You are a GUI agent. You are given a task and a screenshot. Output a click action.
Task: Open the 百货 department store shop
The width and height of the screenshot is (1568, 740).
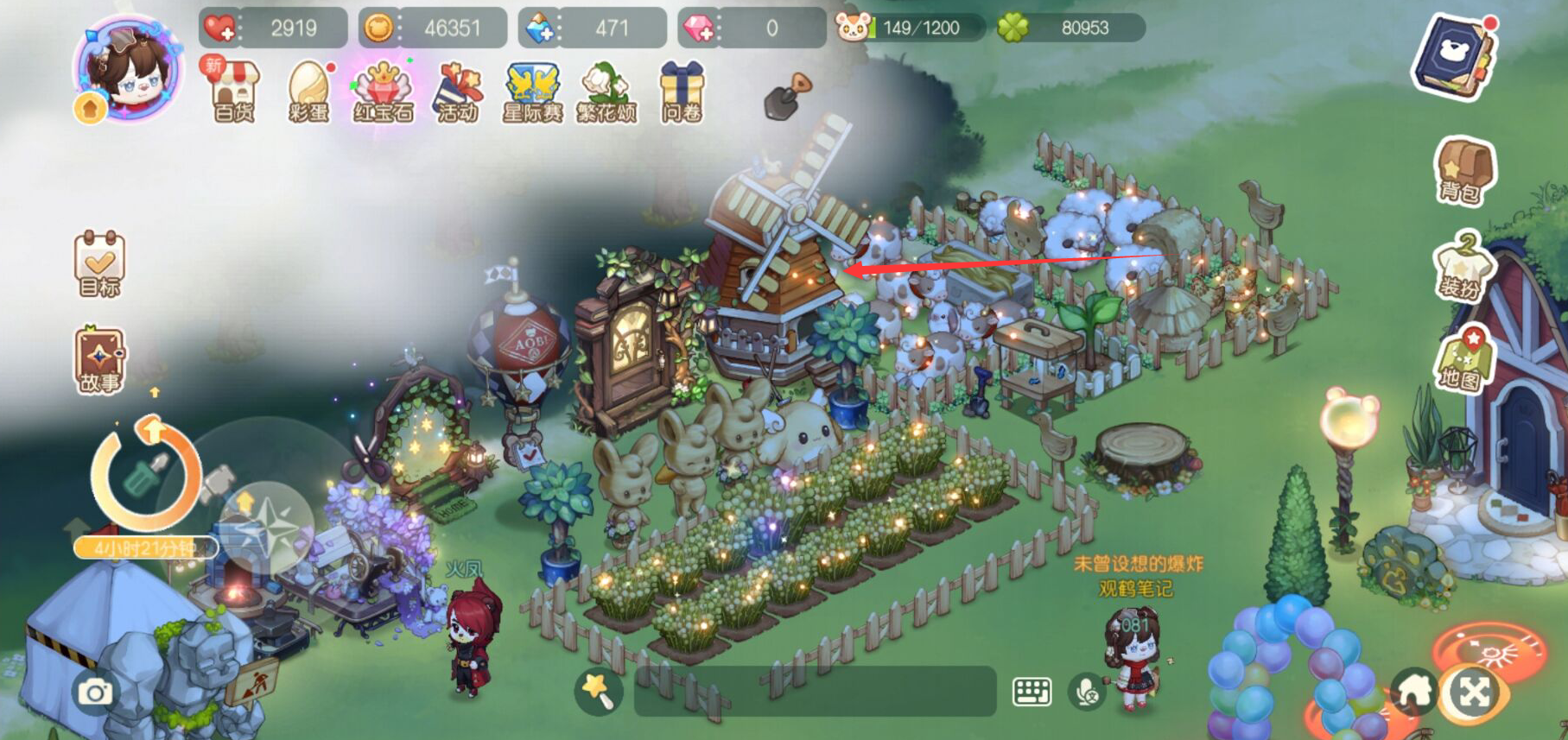(x=234, y=92)
